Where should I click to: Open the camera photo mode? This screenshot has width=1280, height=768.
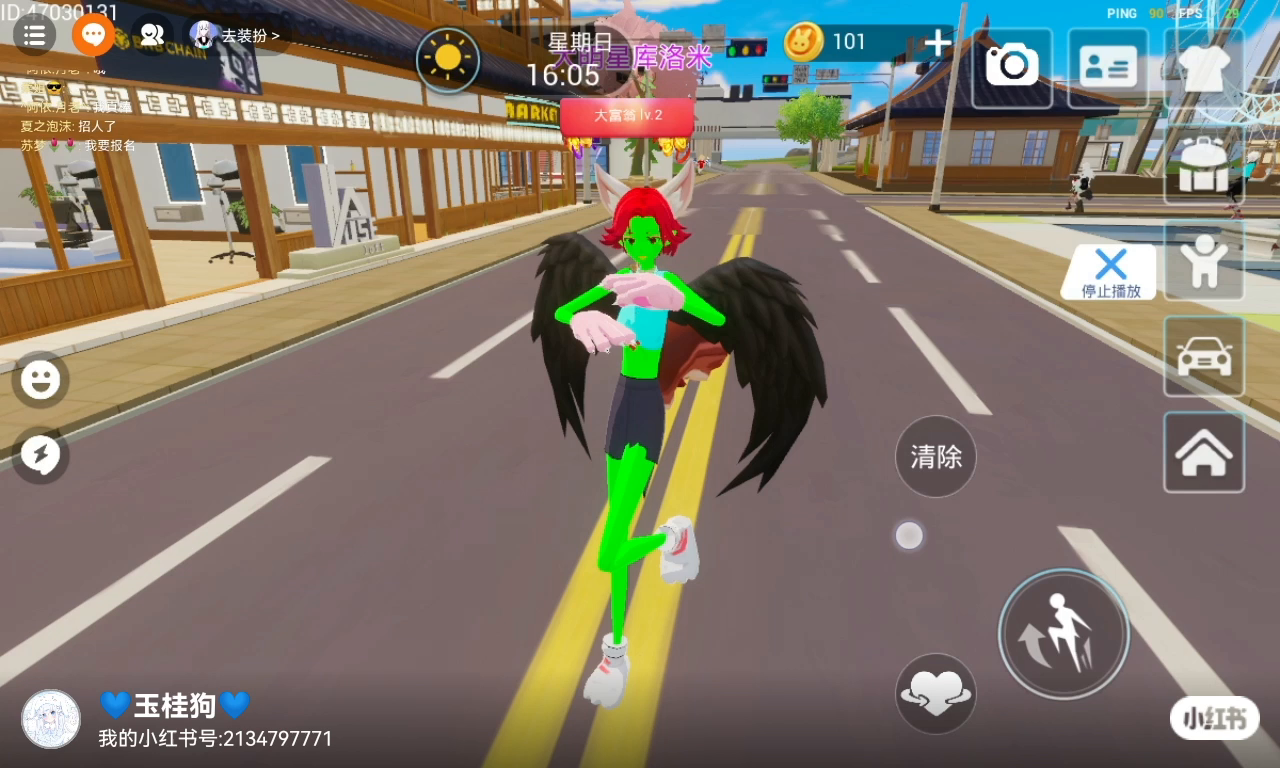pos(1012,68)
